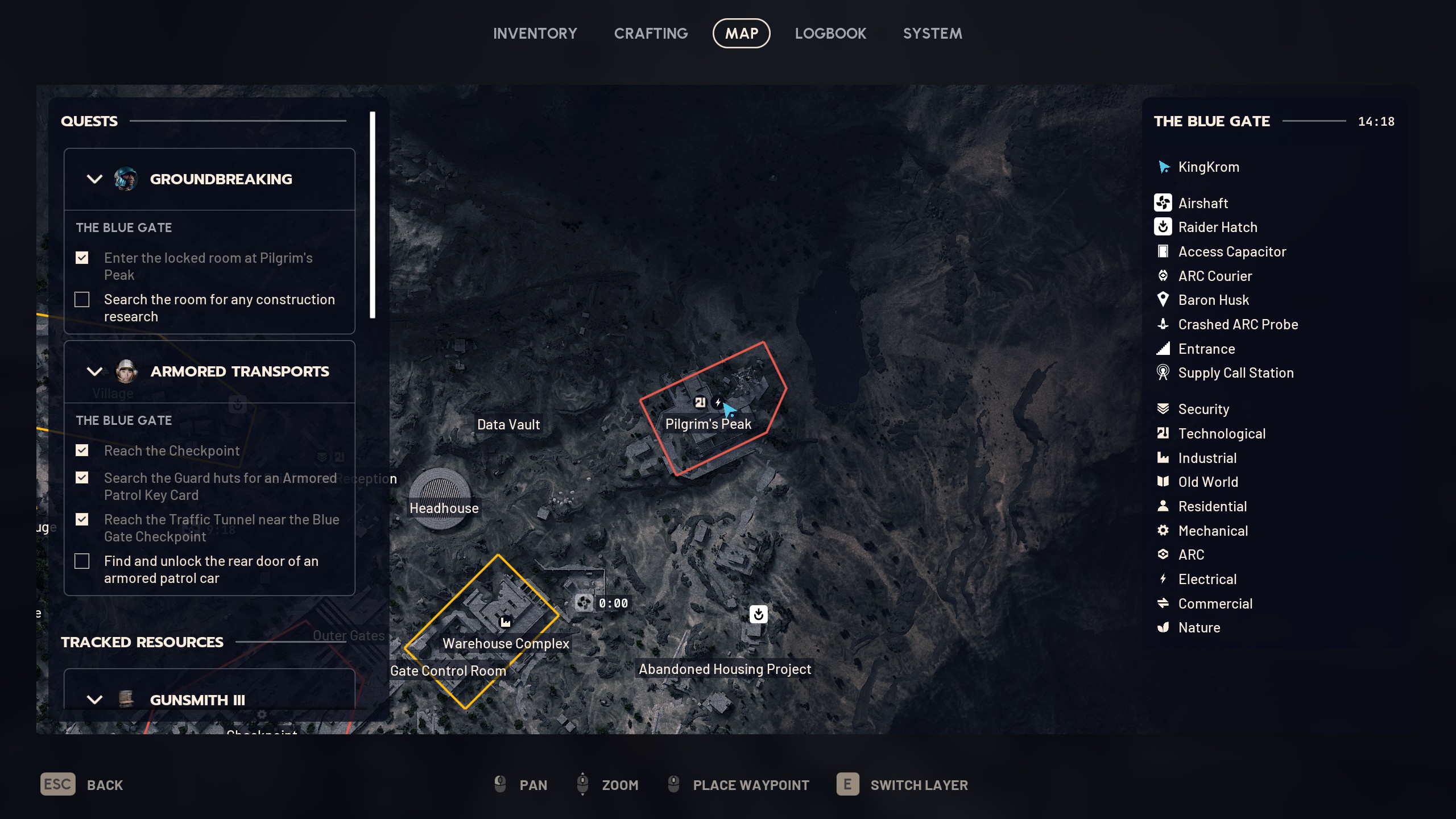Click the ESC Back button
Viewport: 1456px width, 819px height.
coord(57,784)
